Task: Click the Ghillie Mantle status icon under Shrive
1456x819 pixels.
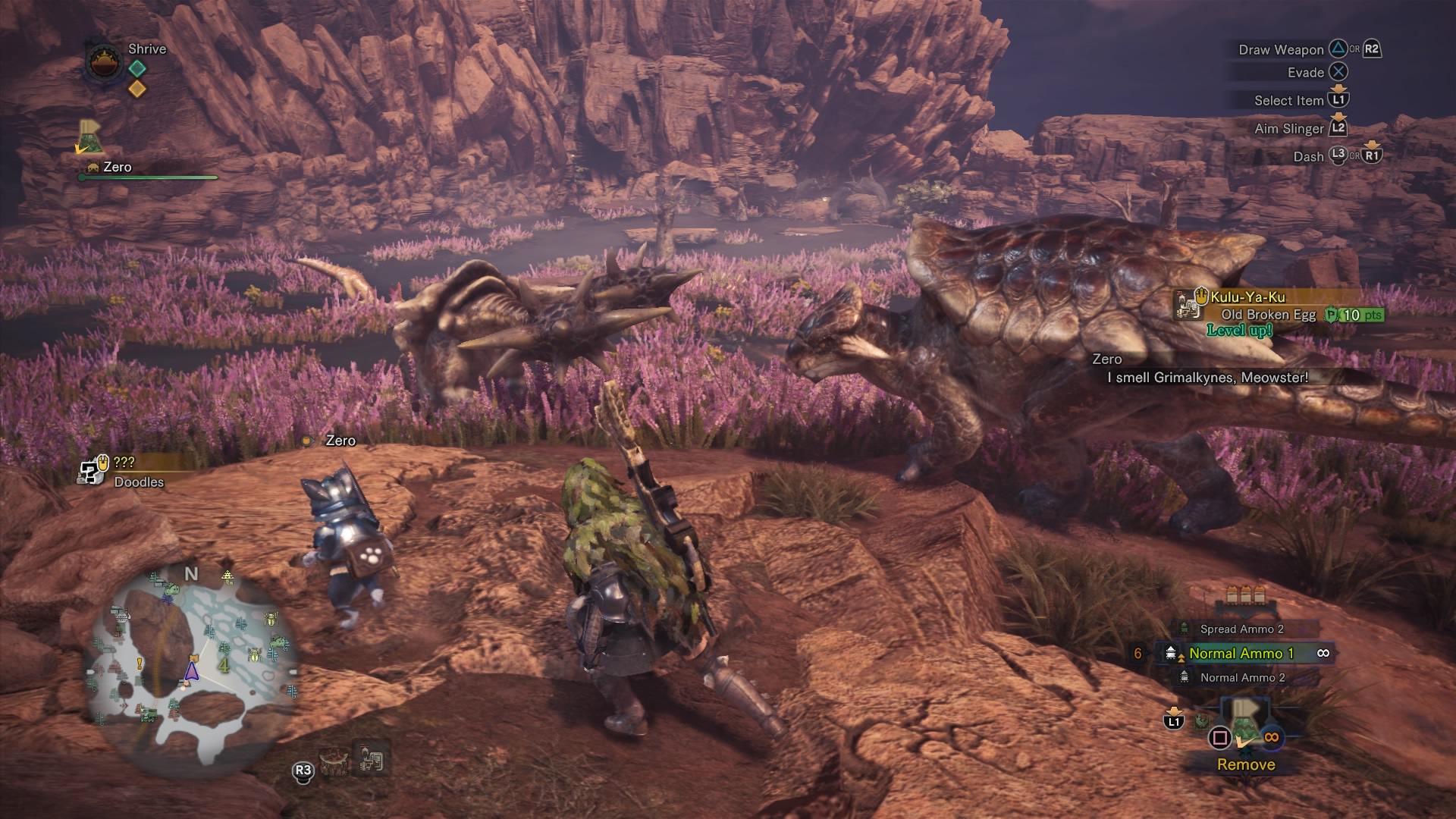Action: [91, 136]
